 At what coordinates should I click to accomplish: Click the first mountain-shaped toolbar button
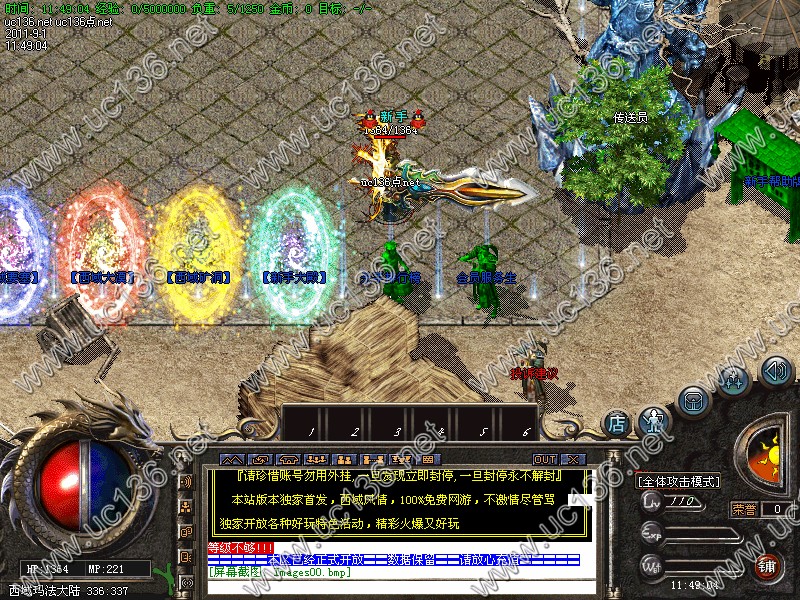[x=231, y=459]
